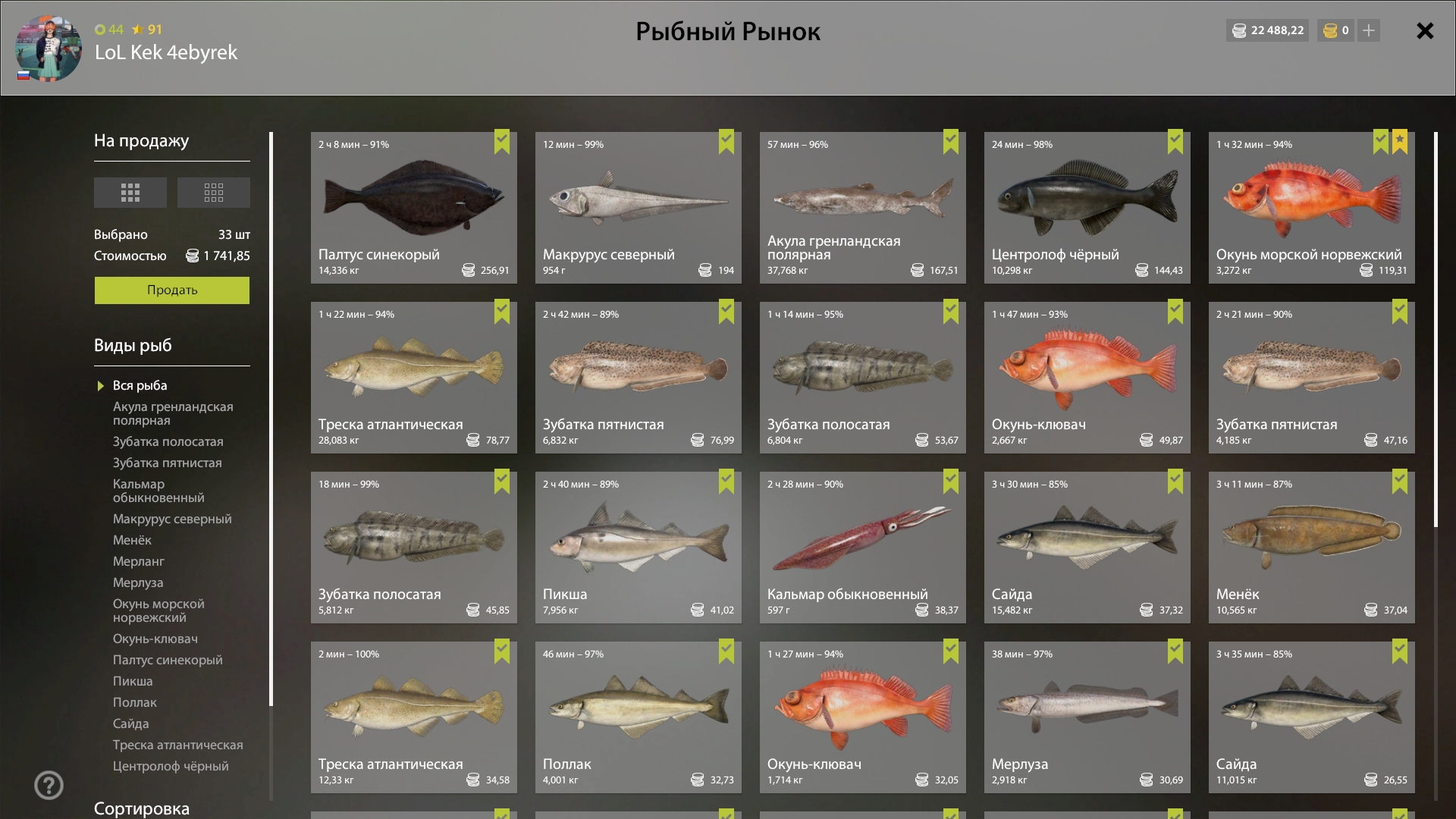
Task: Toggle the Окунь морской норвежский trophy card
Action: [1311, 208]
